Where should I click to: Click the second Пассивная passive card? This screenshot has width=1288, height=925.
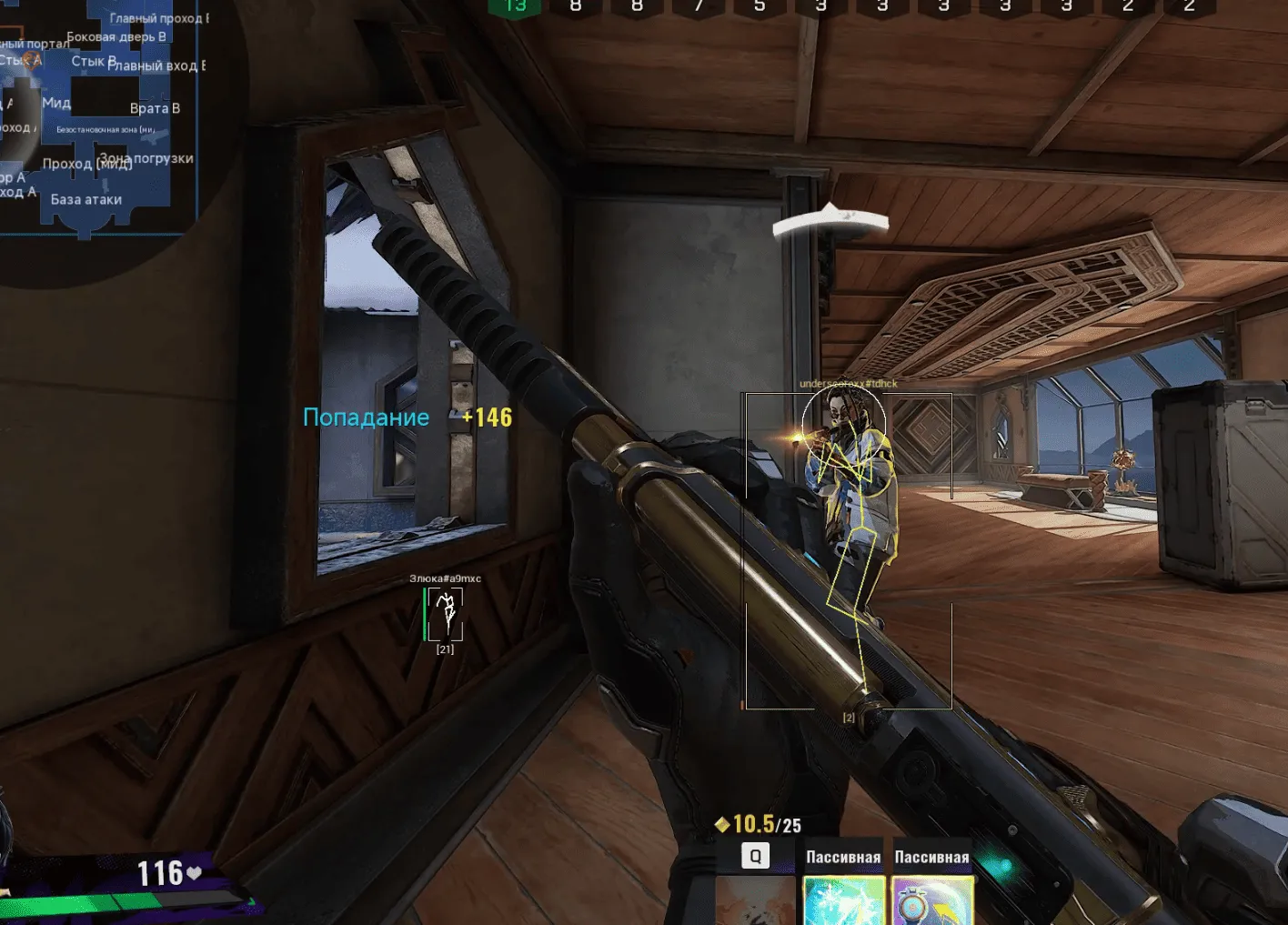(x=931, y=900)
